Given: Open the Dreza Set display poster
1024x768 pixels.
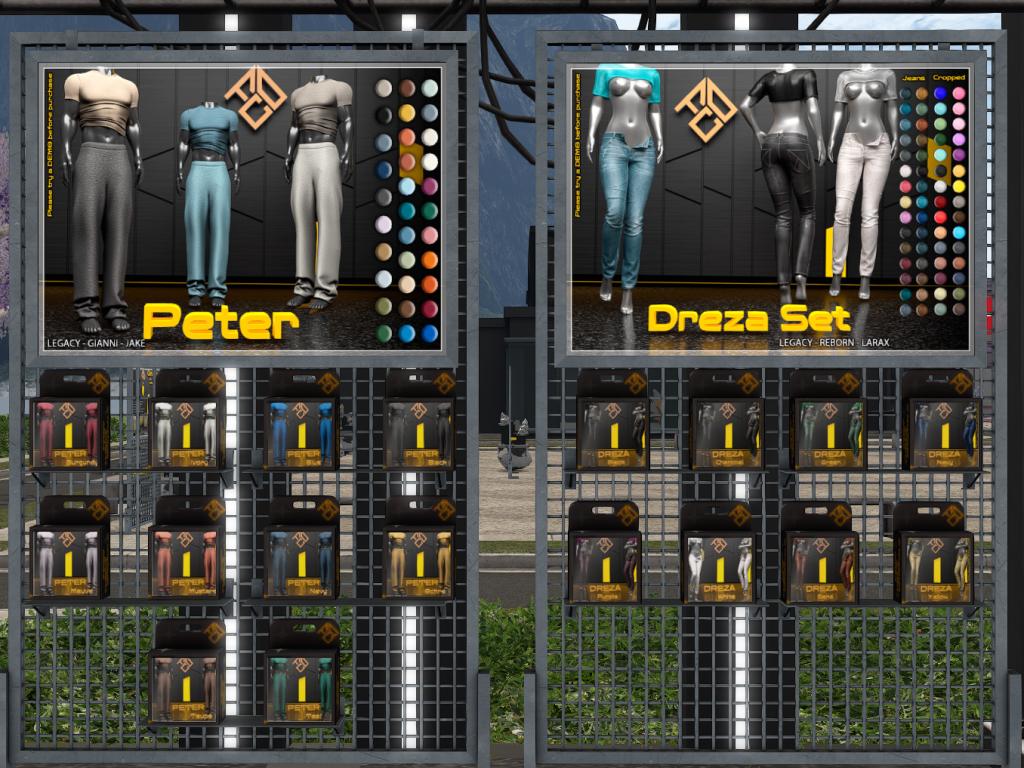Looking at the screenshot, I should click(770, 208).
